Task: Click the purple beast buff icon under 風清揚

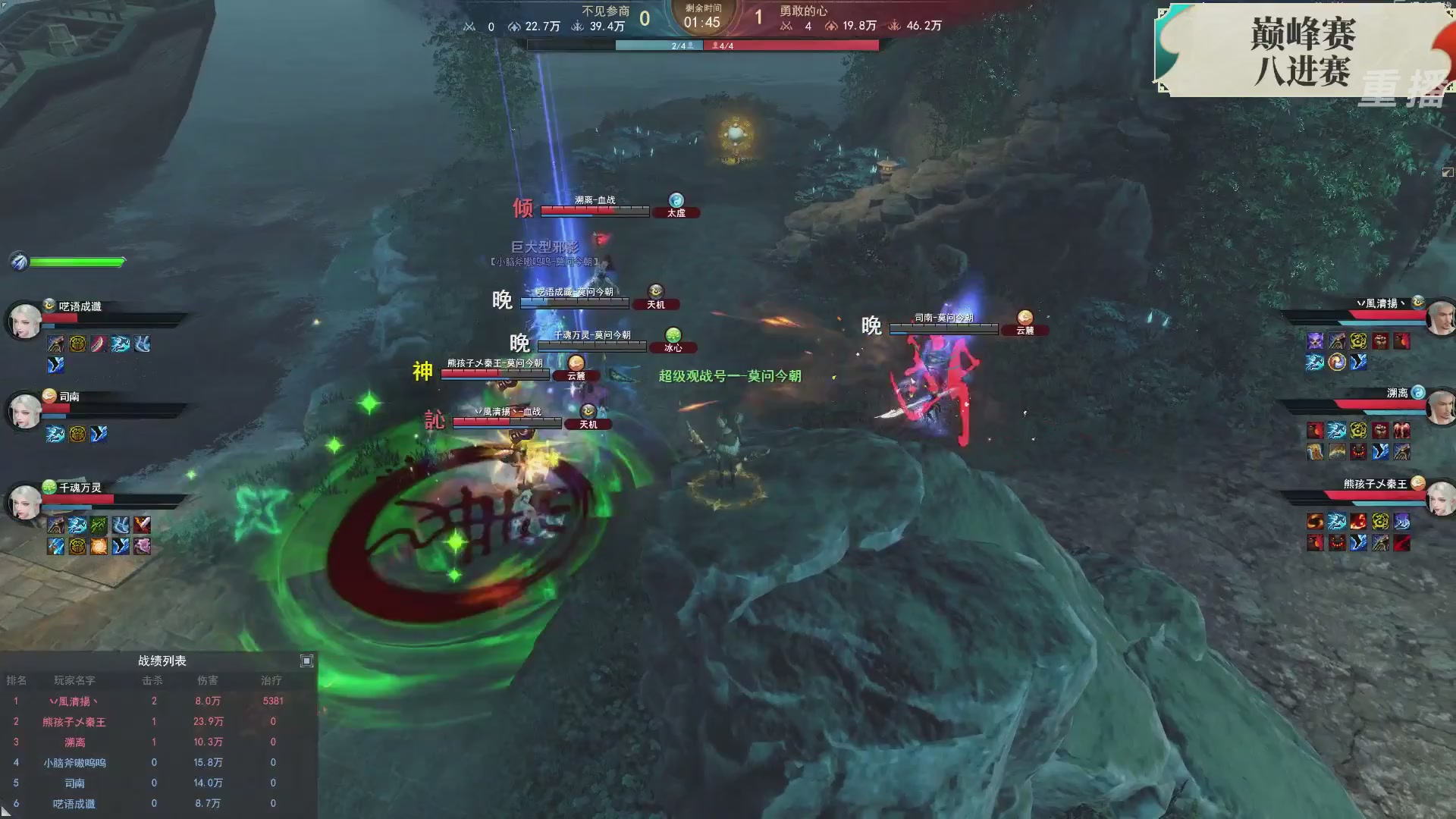Action: tap(1314, 340)
